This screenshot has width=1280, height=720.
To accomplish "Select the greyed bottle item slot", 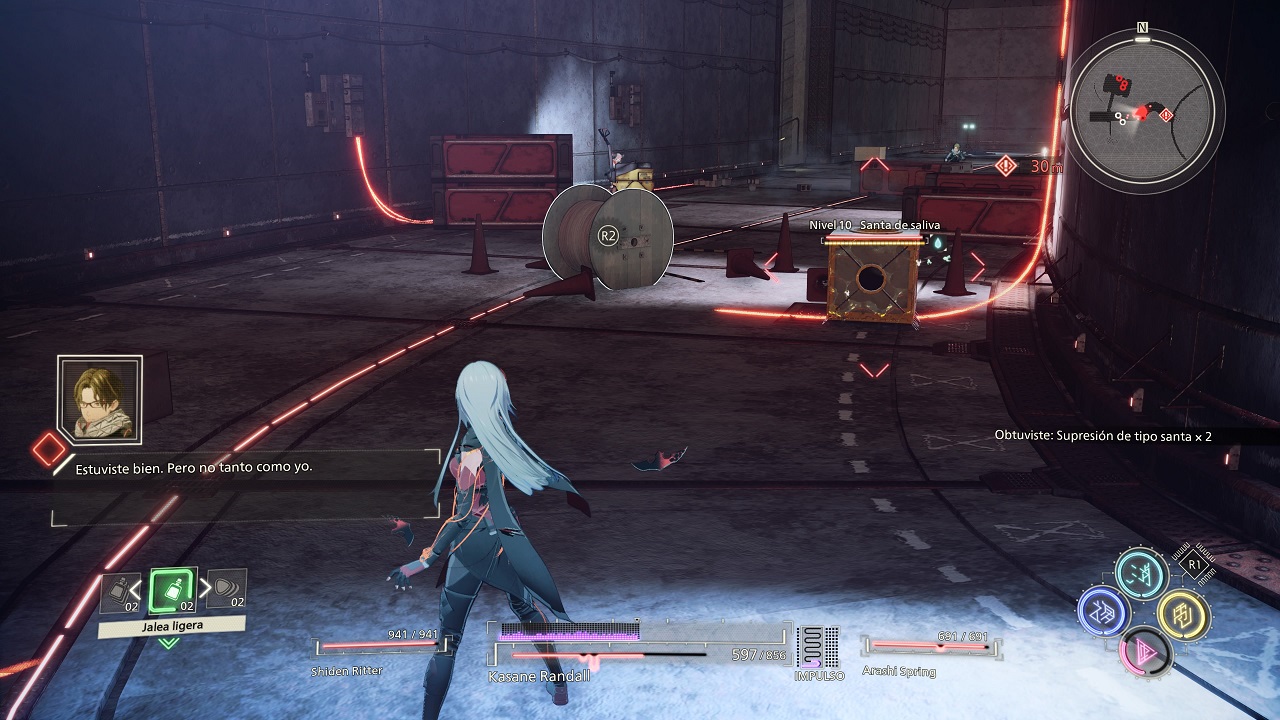I will pos(118,591).
